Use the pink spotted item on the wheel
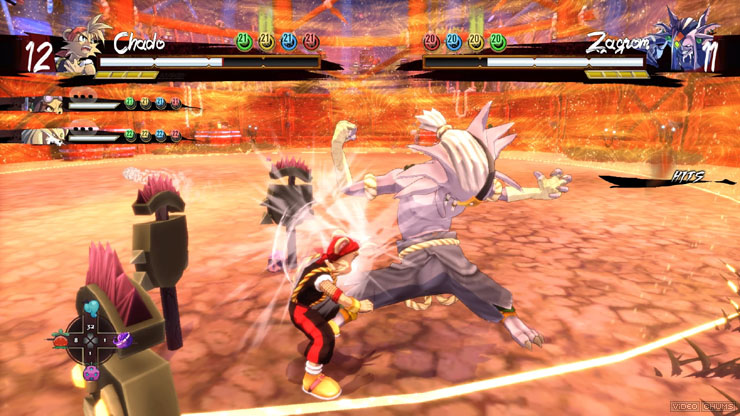The image size is (740, 416). coord(91,373)
